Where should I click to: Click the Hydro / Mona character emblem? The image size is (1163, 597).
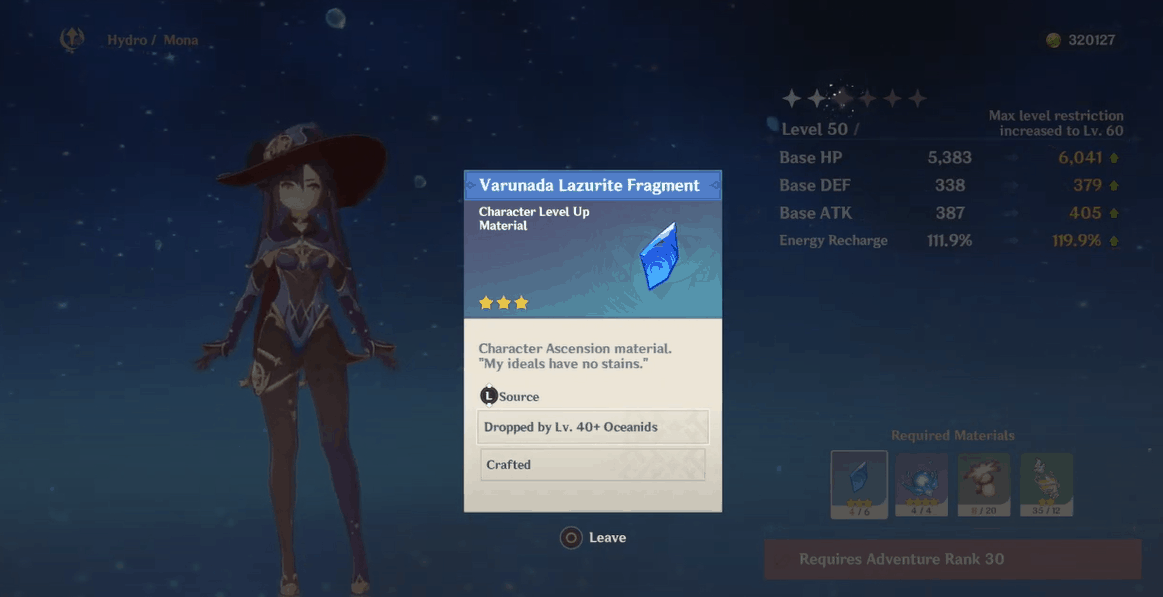coord(72,40)
